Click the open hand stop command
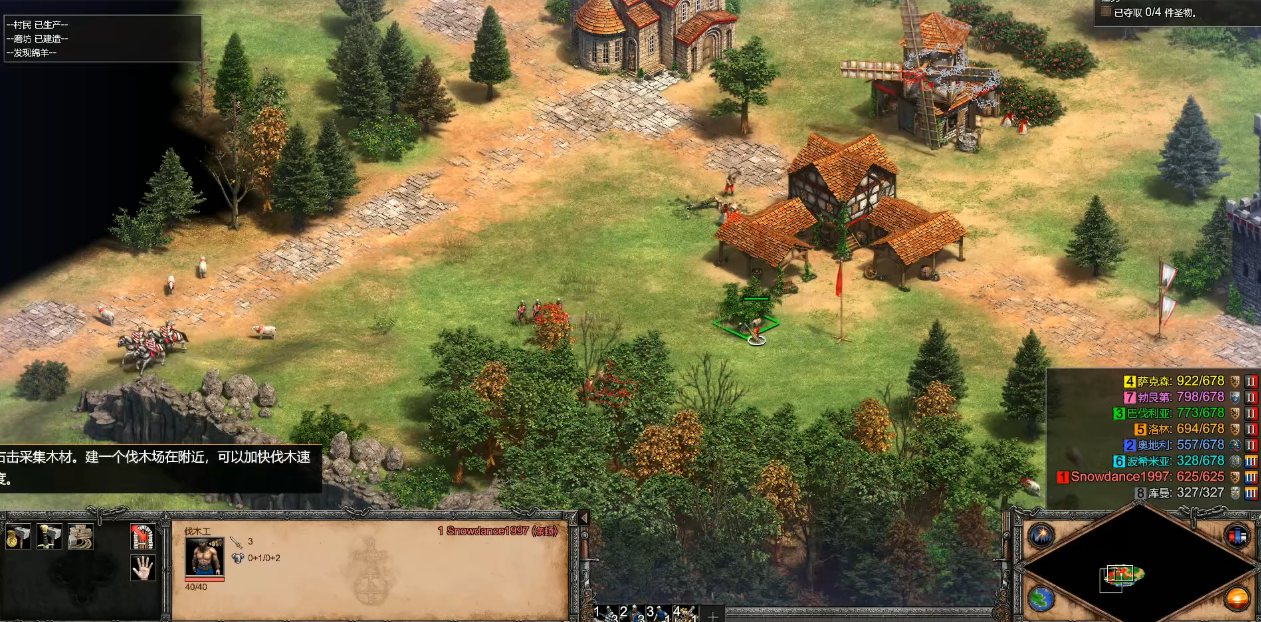Viewport: 1261px width, 622px height. [142, 568]
